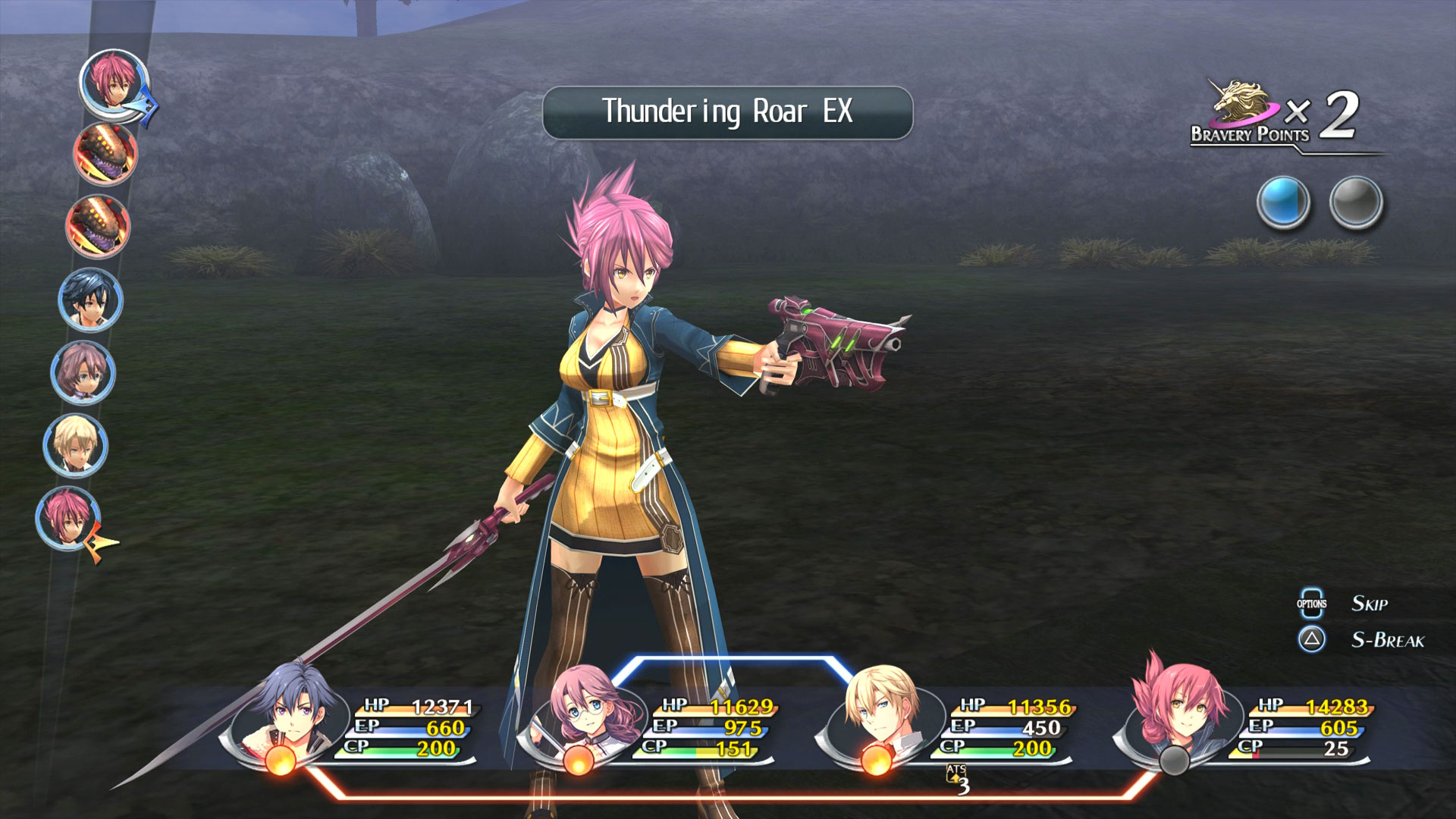Inspect the ATS buff icon
This screenshot has height=819, width=1456.
click(957, 778)
